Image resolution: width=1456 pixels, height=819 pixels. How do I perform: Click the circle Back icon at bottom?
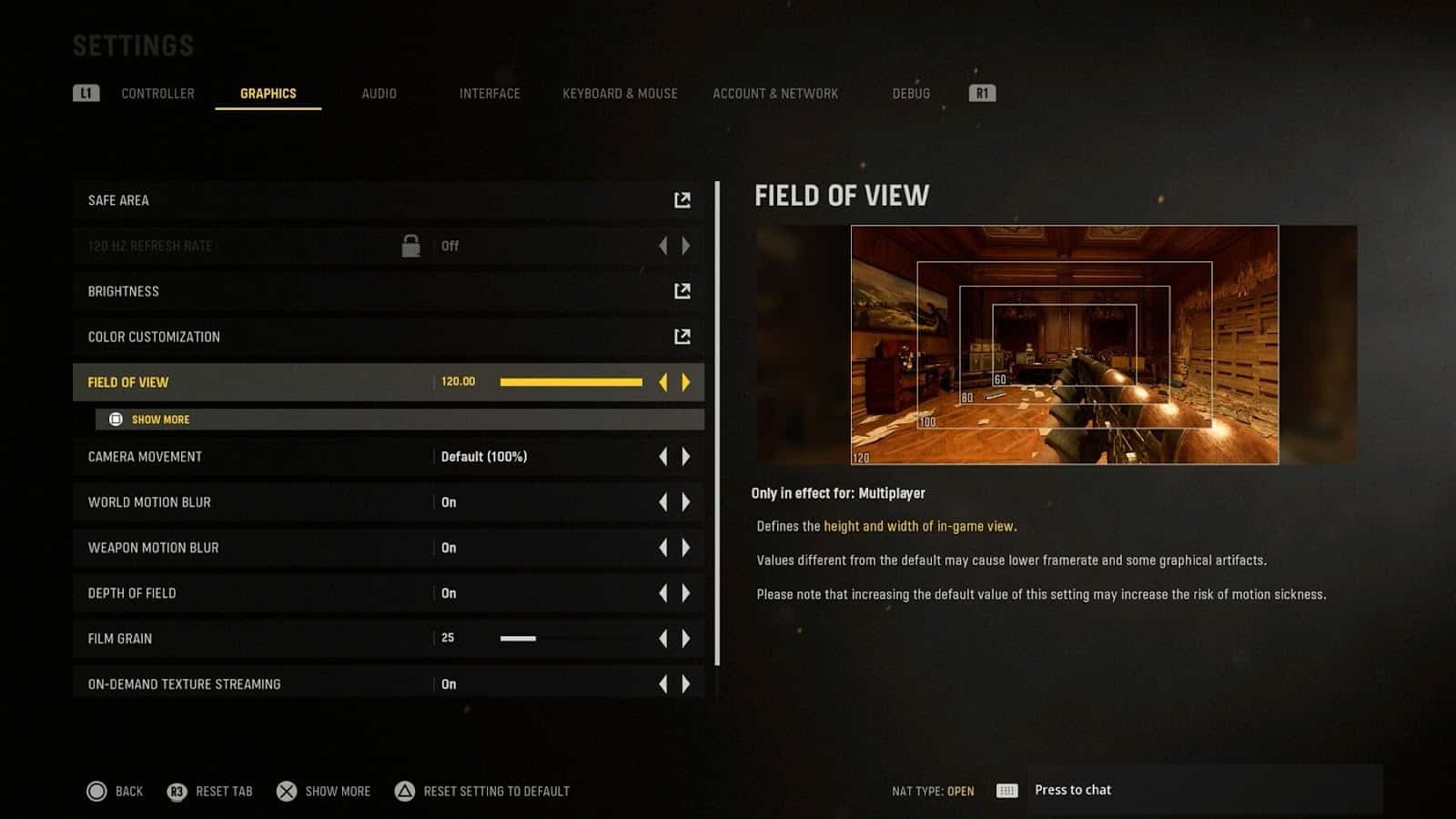95,791
